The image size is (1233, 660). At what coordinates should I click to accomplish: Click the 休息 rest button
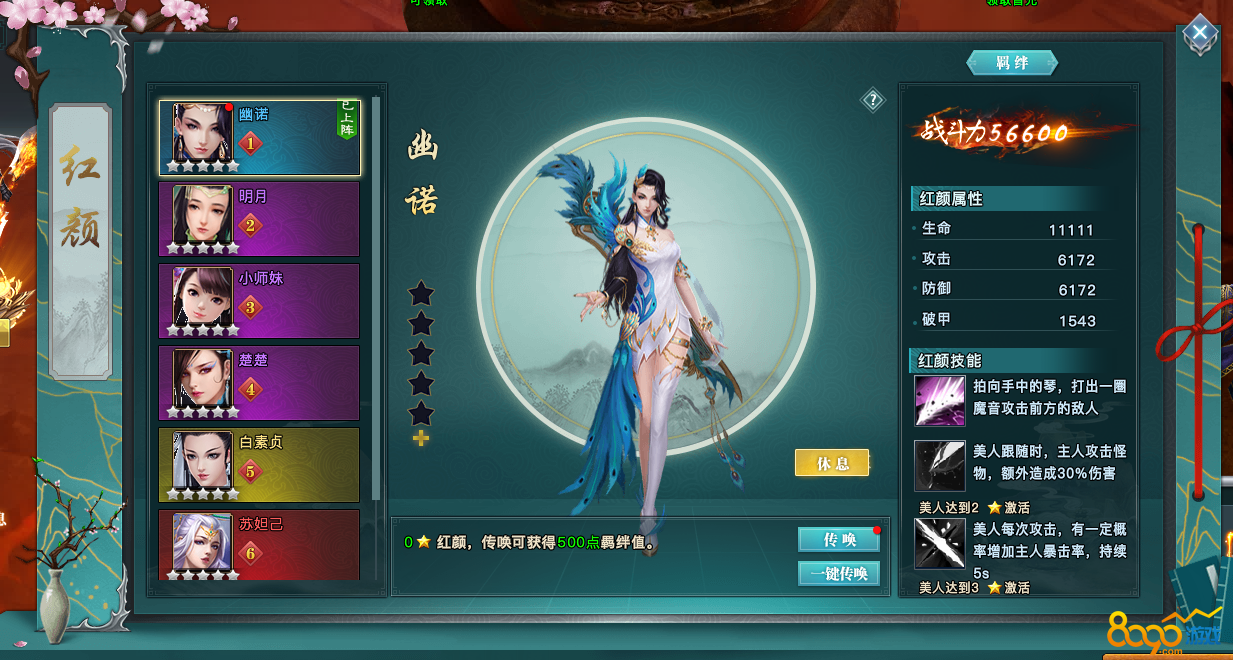[832, 463]
